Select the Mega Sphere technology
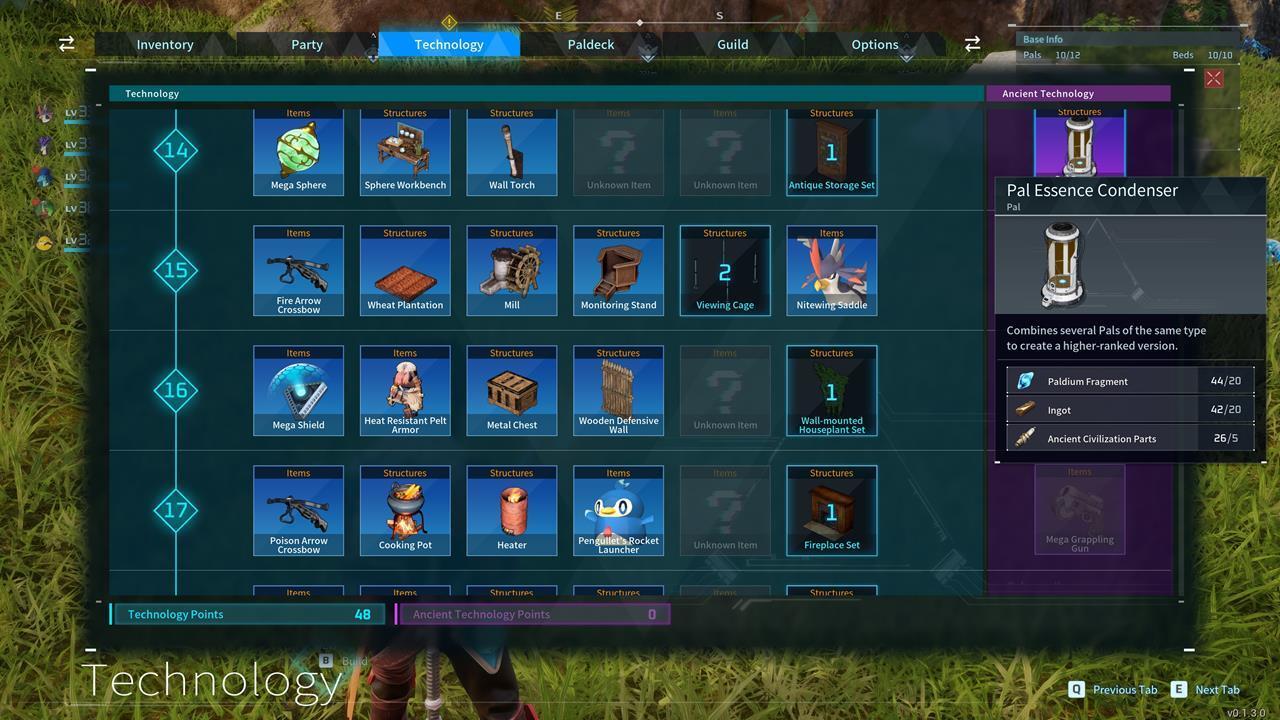 coord(298,150)
